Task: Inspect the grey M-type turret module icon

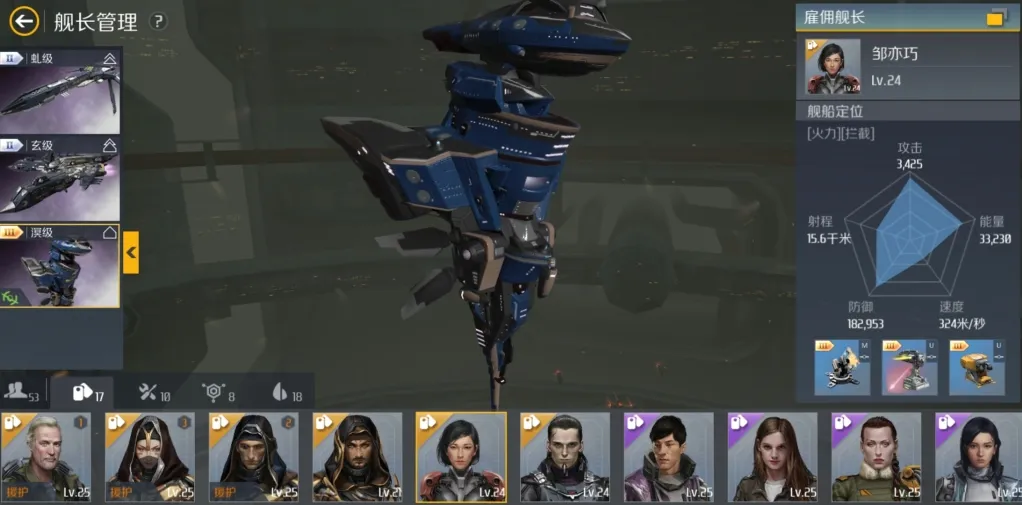Action: pyautogui.click(x=842, y=368)
